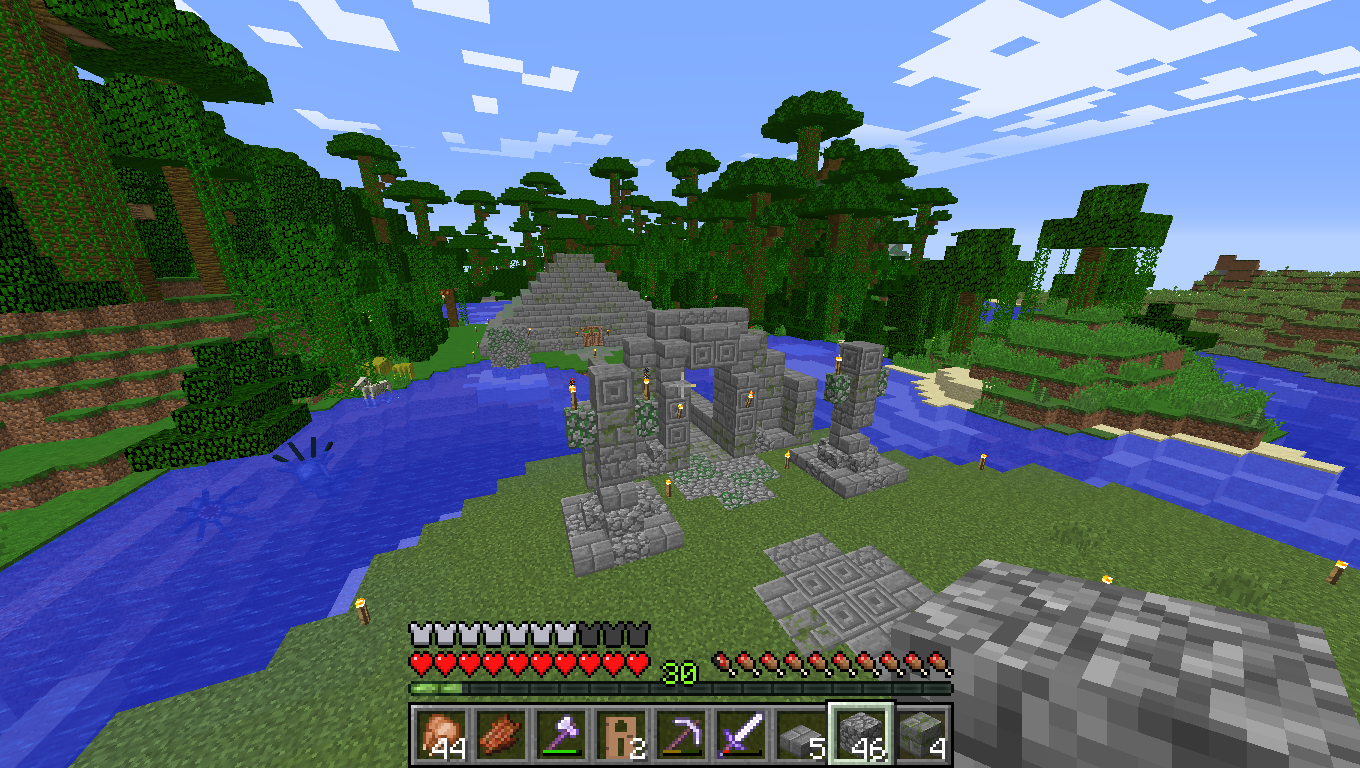Image resolution: width=1360 pixels, height=768 pixels.
Task: Click the highlighted cobblestone stack of 46
Action: (x=860, y=735)
